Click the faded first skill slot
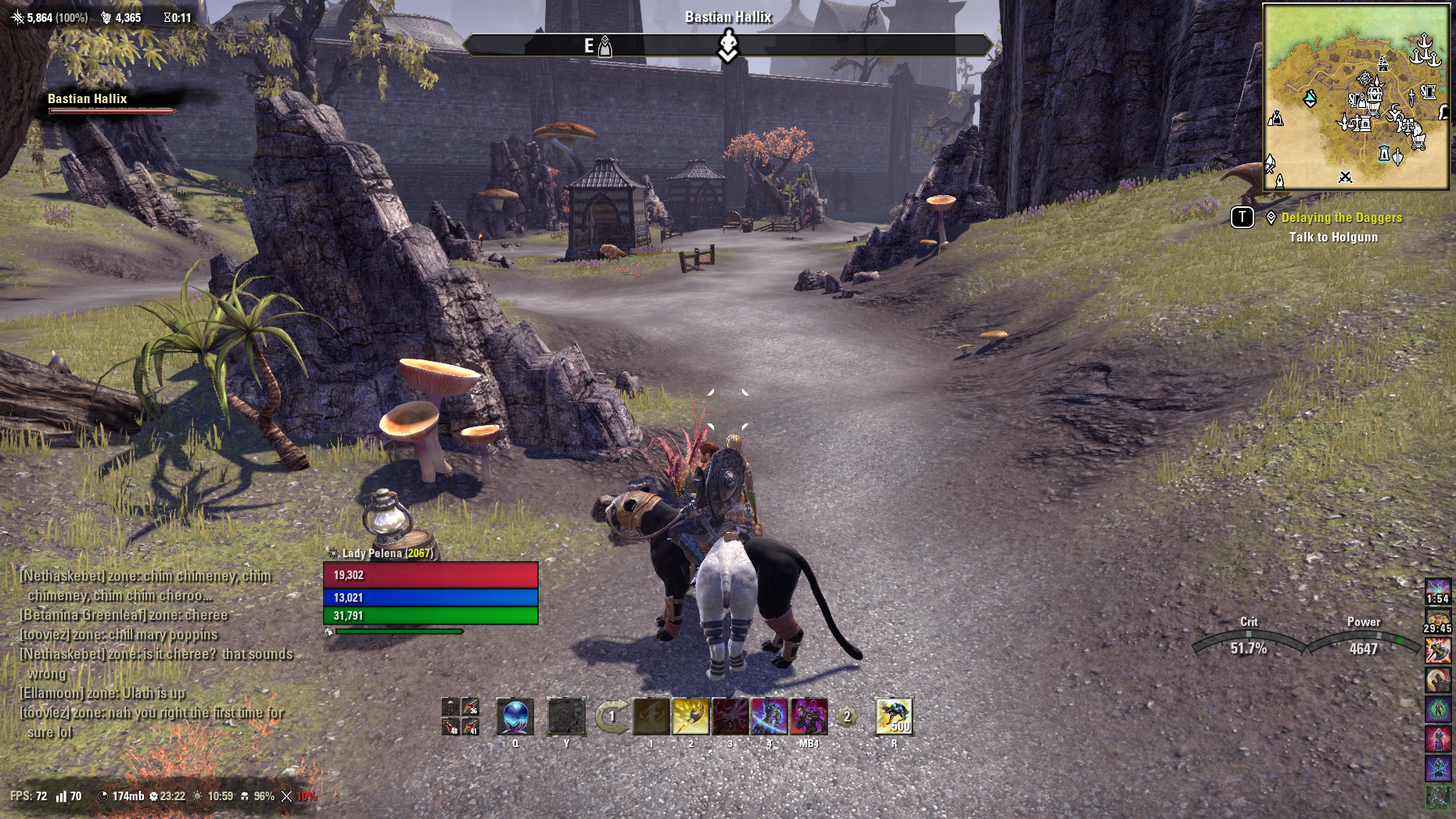The height and width of the screenshot is (819, 1456). coord(651,717)
